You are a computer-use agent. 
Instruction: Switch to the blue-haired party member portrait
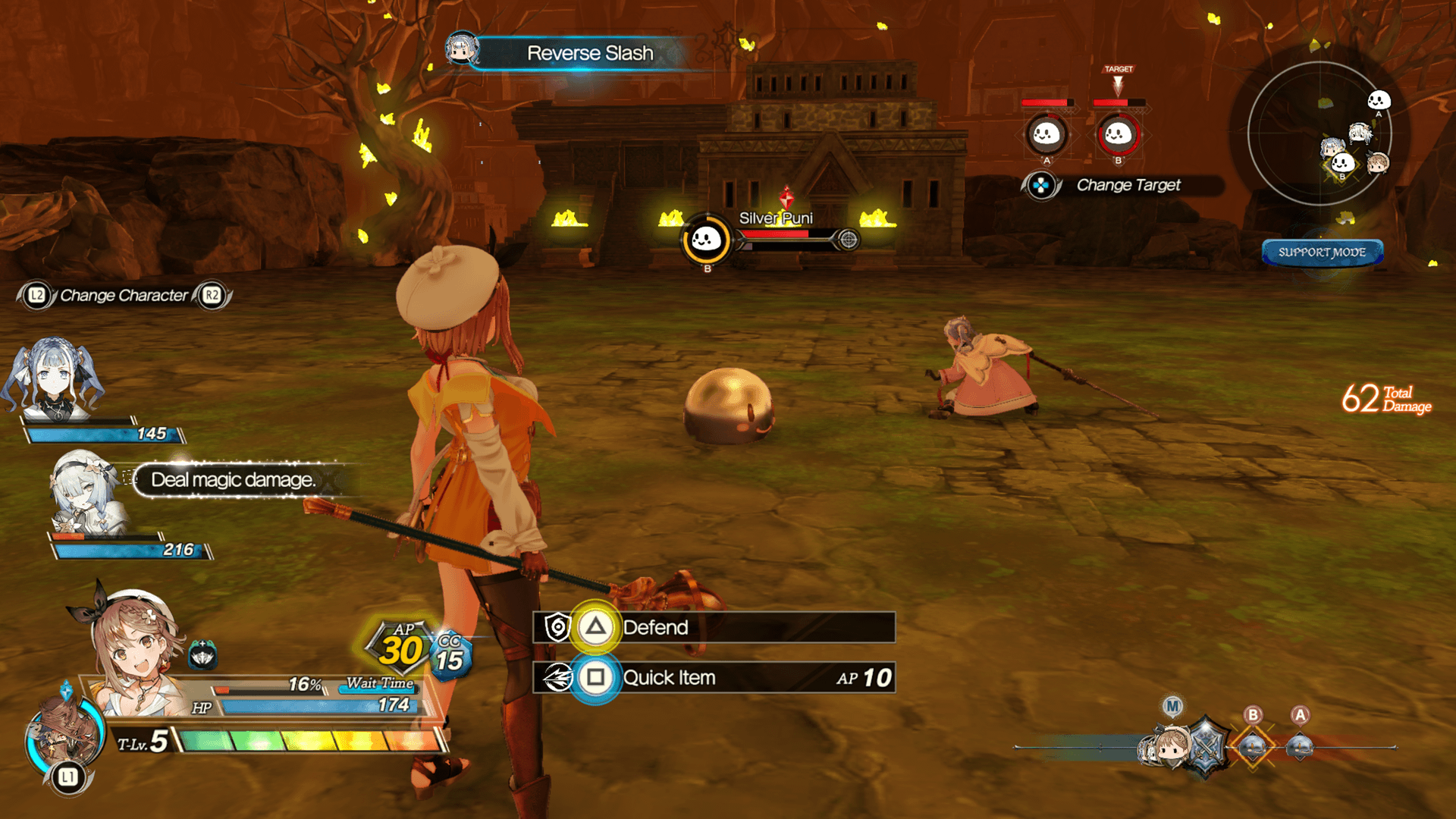pyautogui.click(x=55, y=379)
